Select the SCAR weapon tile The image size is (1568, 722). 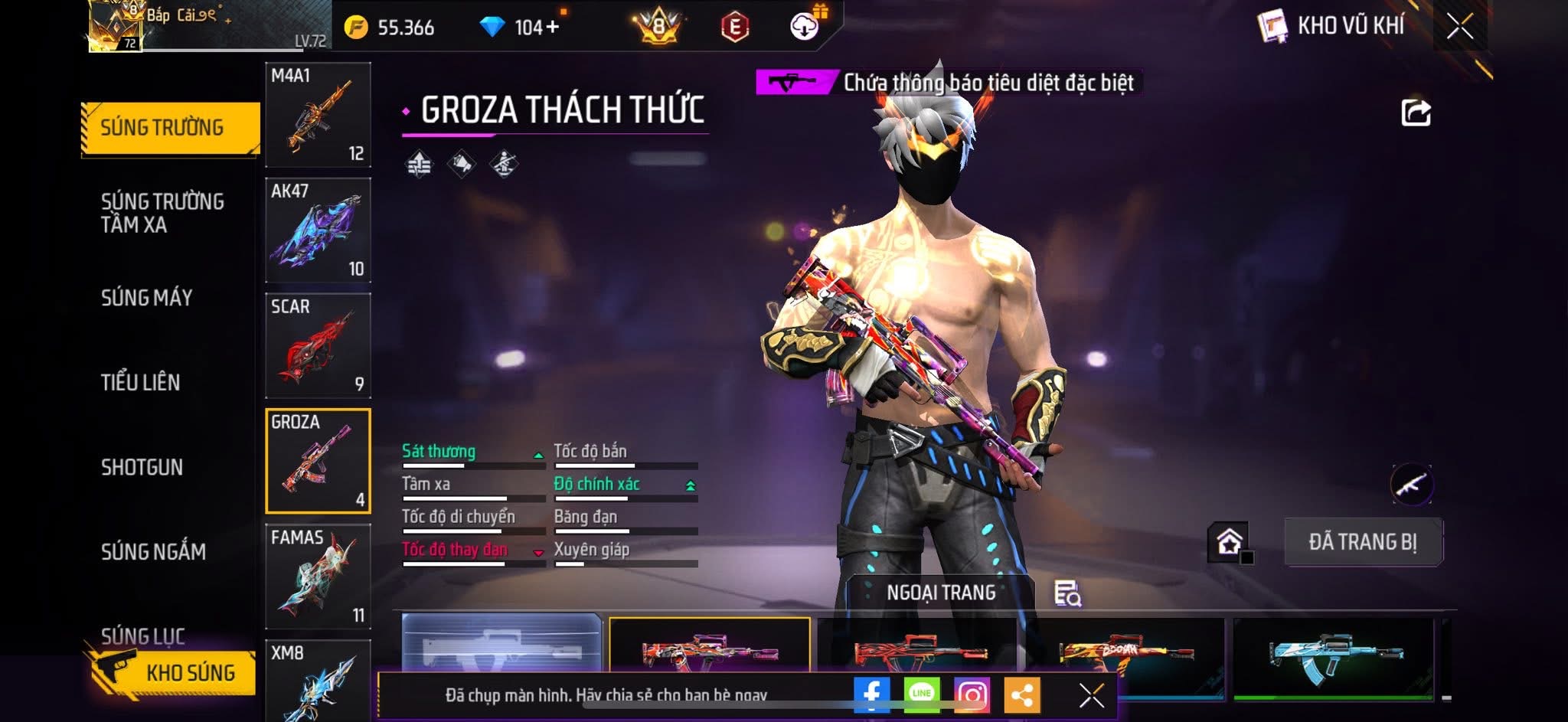click(x=318, y=346)
